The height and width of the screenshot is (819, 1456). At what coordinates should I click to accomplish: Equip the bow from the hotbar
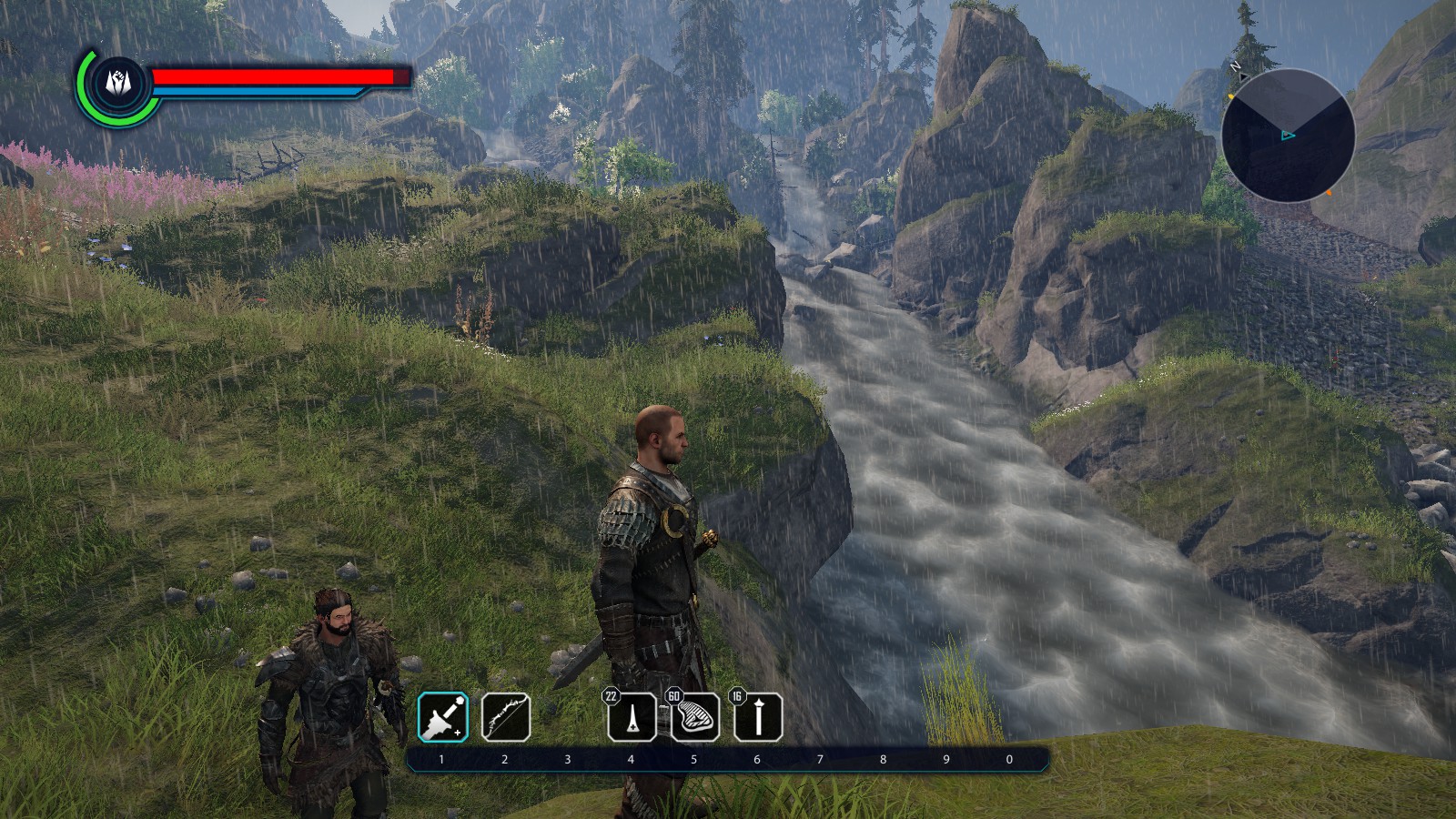[x=505, y=717]
